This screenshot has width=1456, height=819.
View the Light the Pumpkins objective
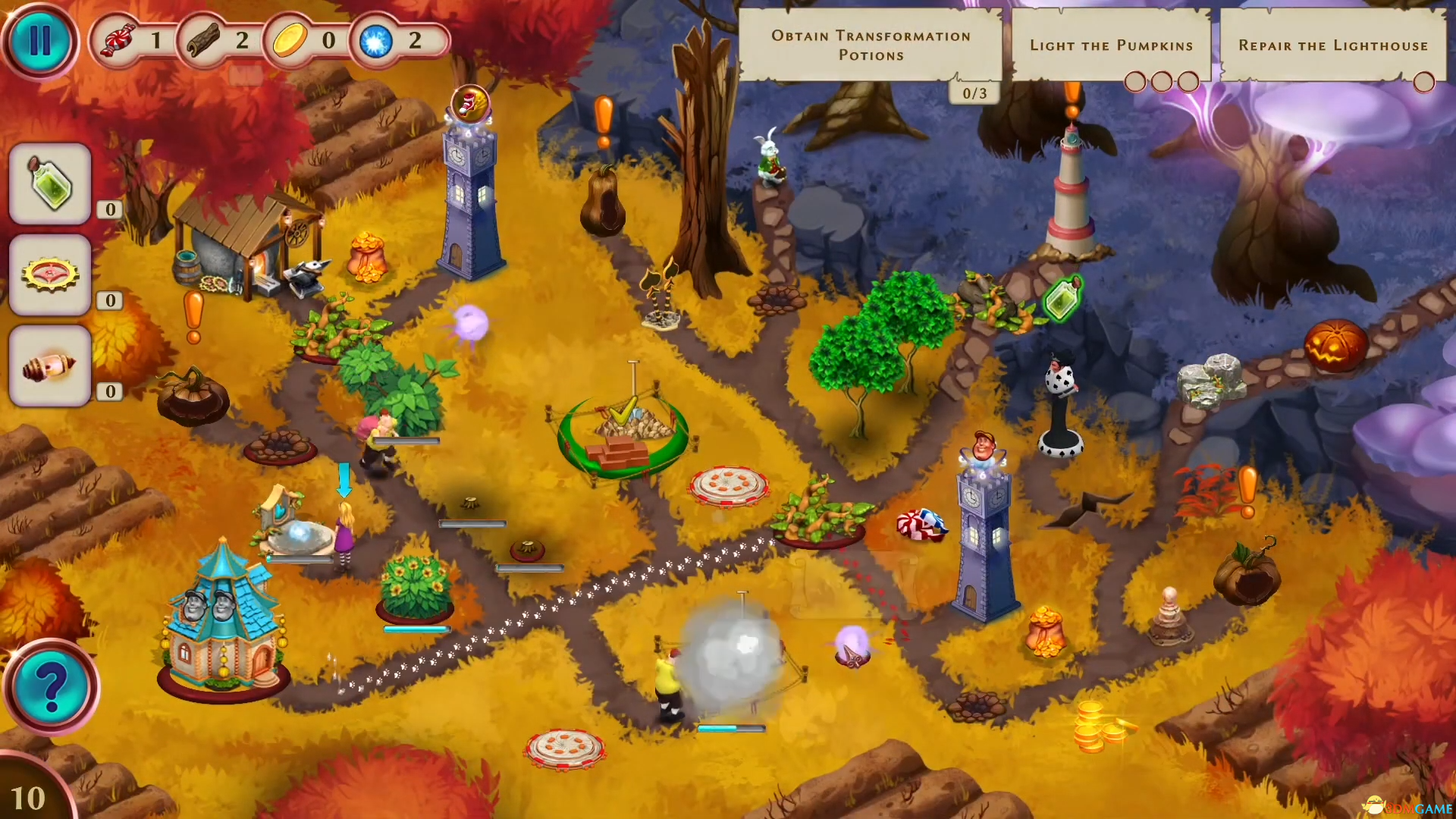[x=1111, y=45]
